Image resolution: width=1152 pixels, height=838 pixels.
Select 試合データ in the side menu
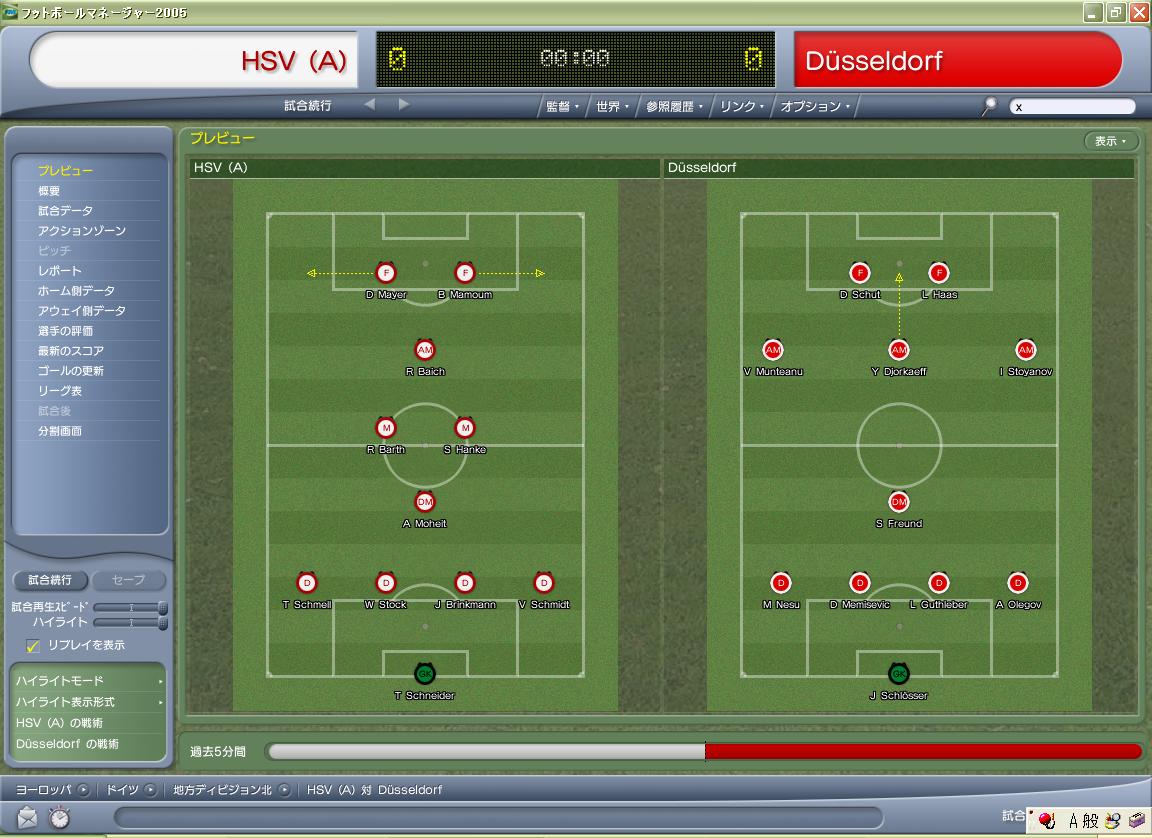click(65, 211)
